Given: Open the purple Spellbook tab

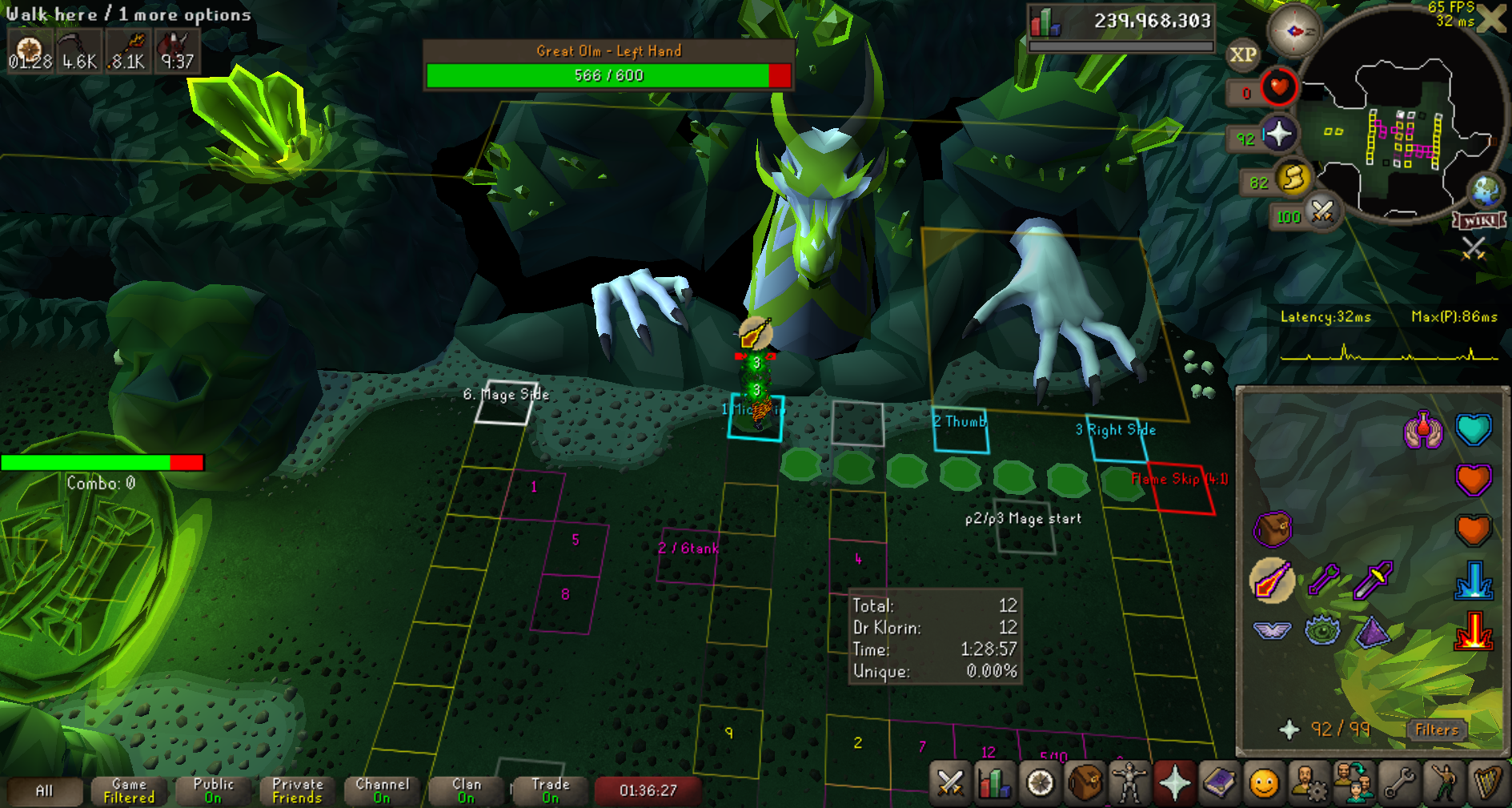Looking at the screenshot, I should pos(1219,783).
